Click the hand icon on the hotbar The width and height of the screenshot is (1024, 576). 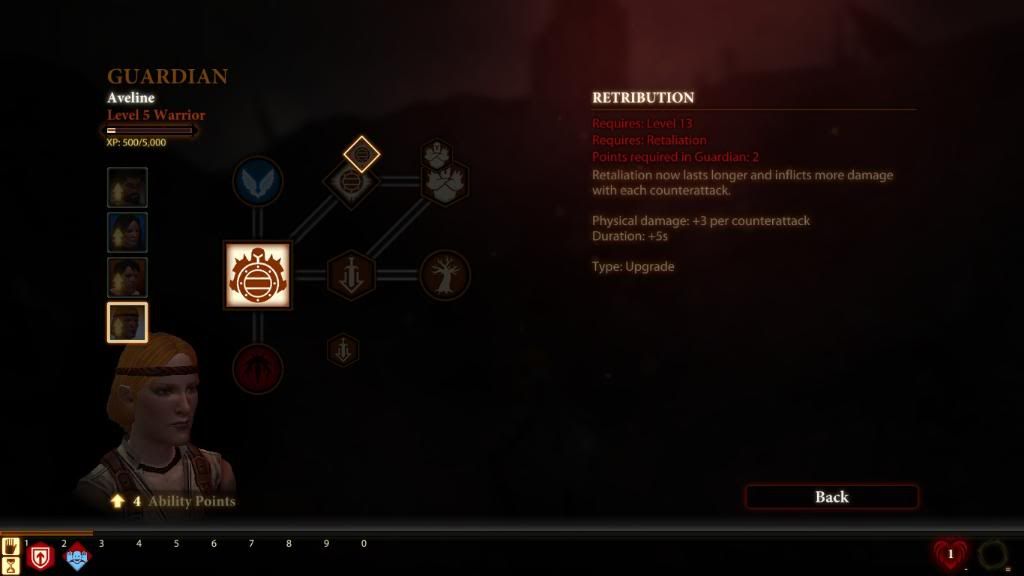click(12, 546)
